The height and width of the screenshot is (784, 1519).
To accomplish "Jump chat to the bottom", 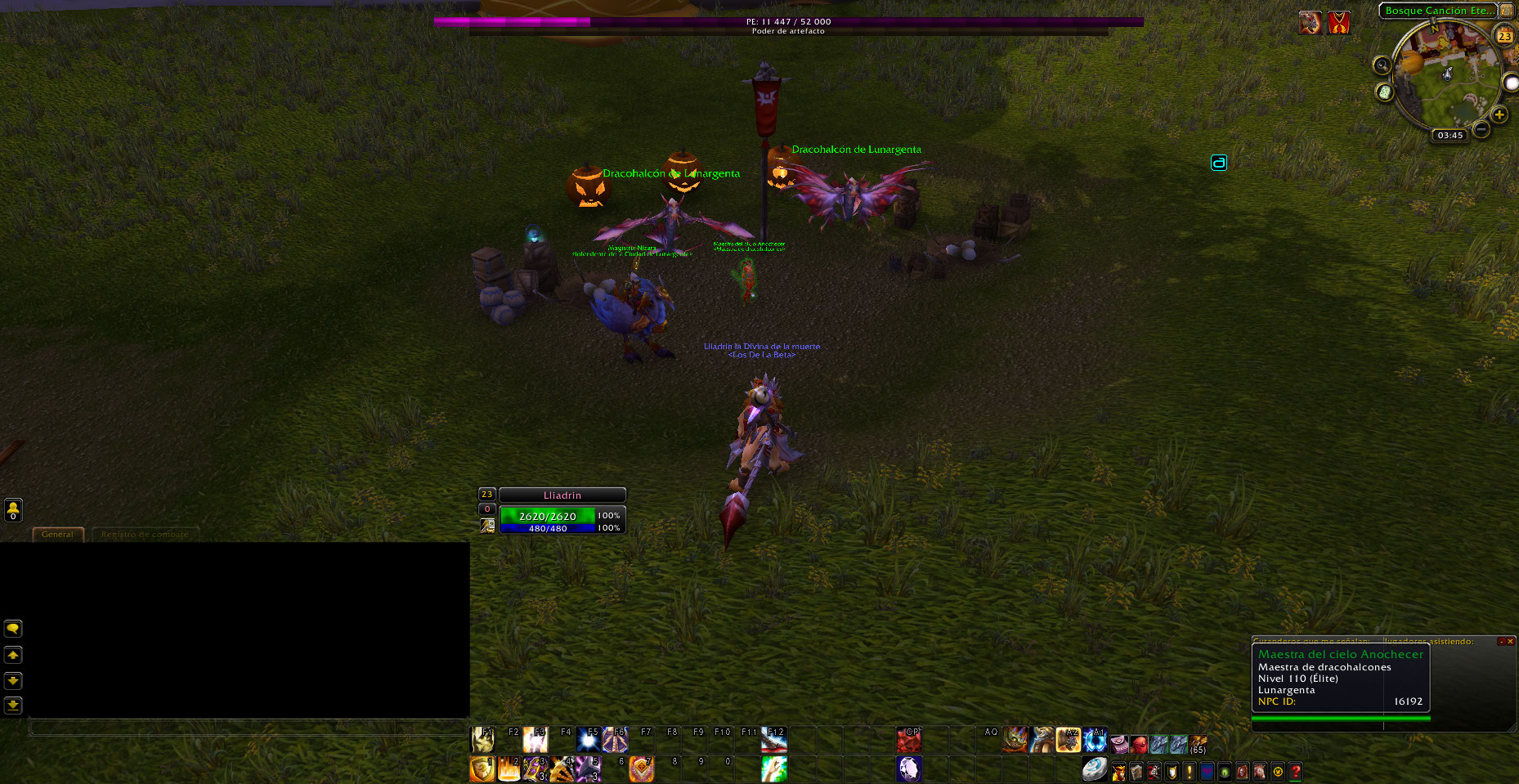I will [x=13, y=705].
